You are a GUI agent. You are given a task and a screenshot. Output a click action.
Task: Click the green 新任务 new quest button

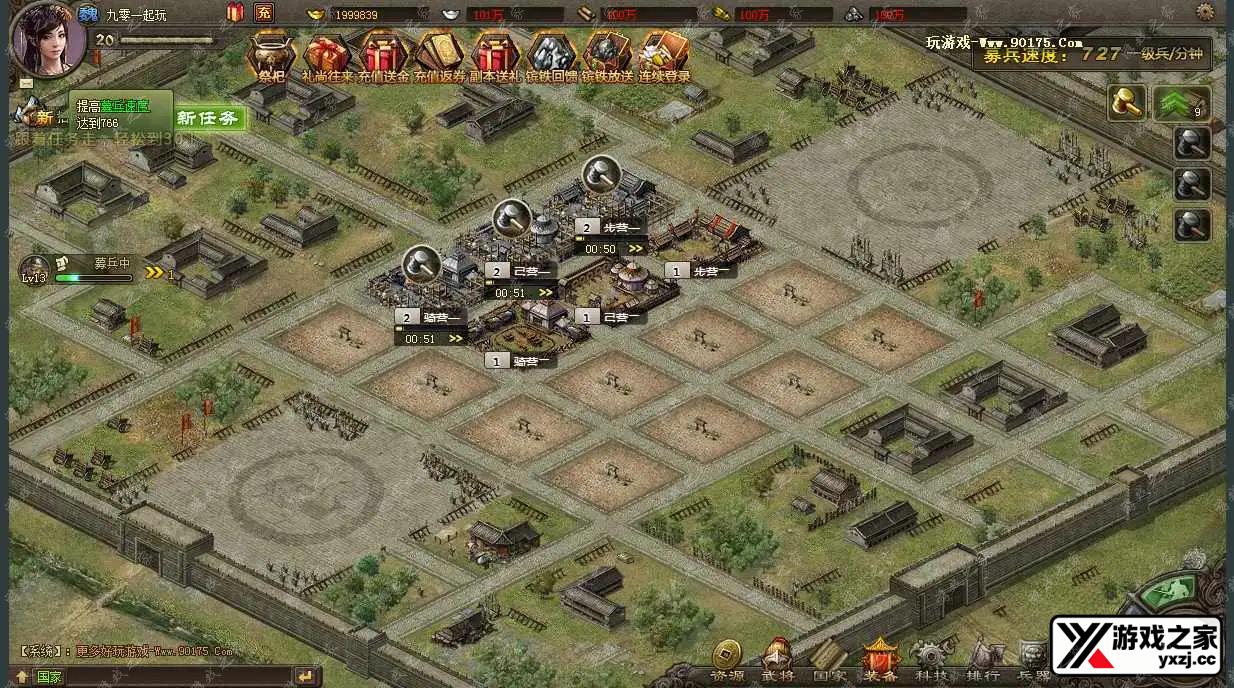(209, 118)
